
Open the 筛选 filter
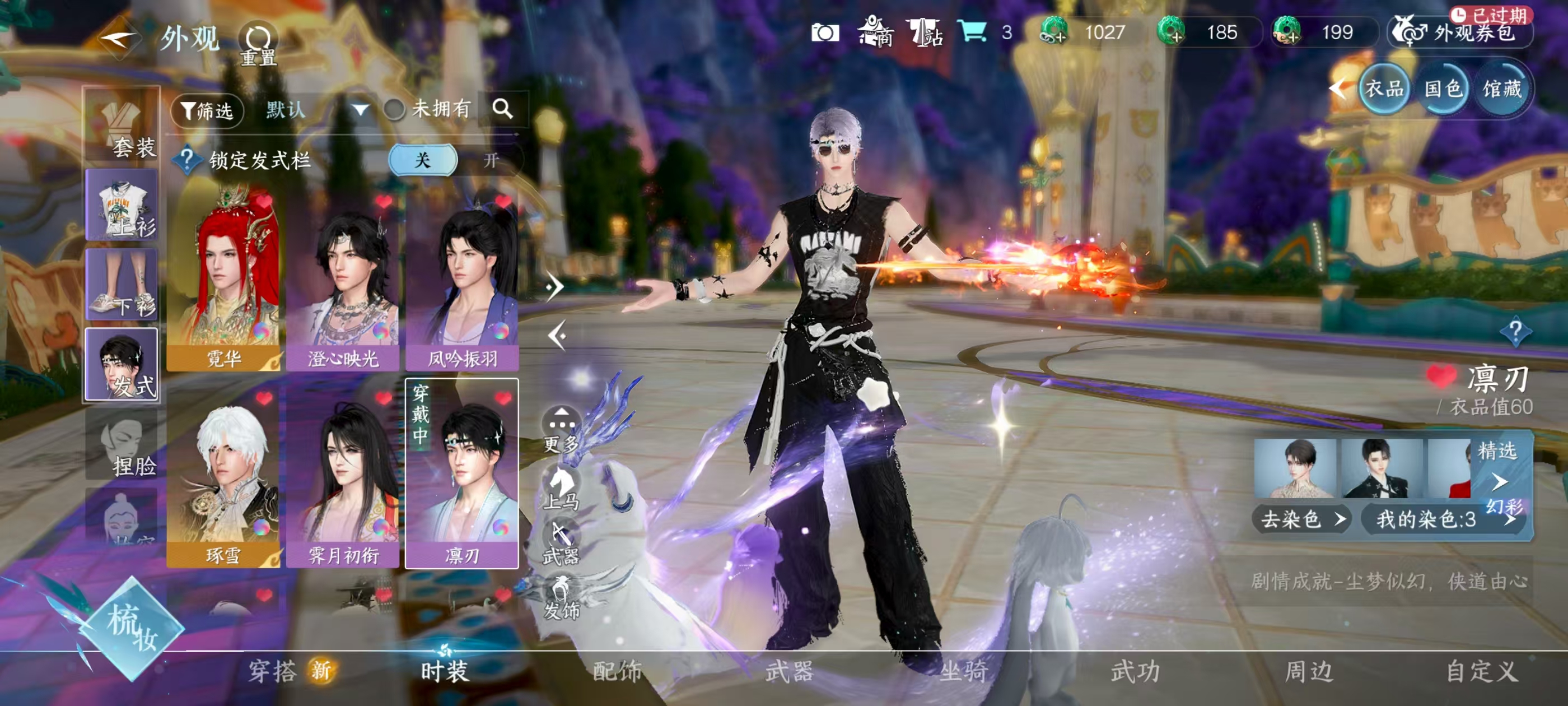pos(207,110)
